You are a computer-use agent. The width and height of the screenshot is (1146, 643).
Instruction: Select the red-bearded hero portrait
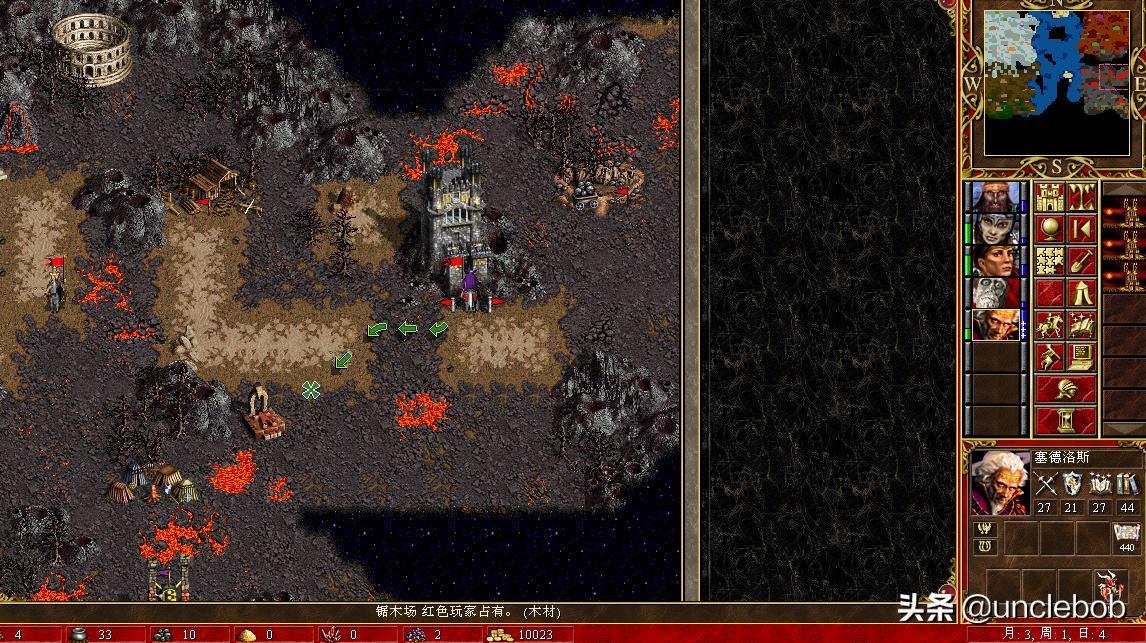[996, 197]
